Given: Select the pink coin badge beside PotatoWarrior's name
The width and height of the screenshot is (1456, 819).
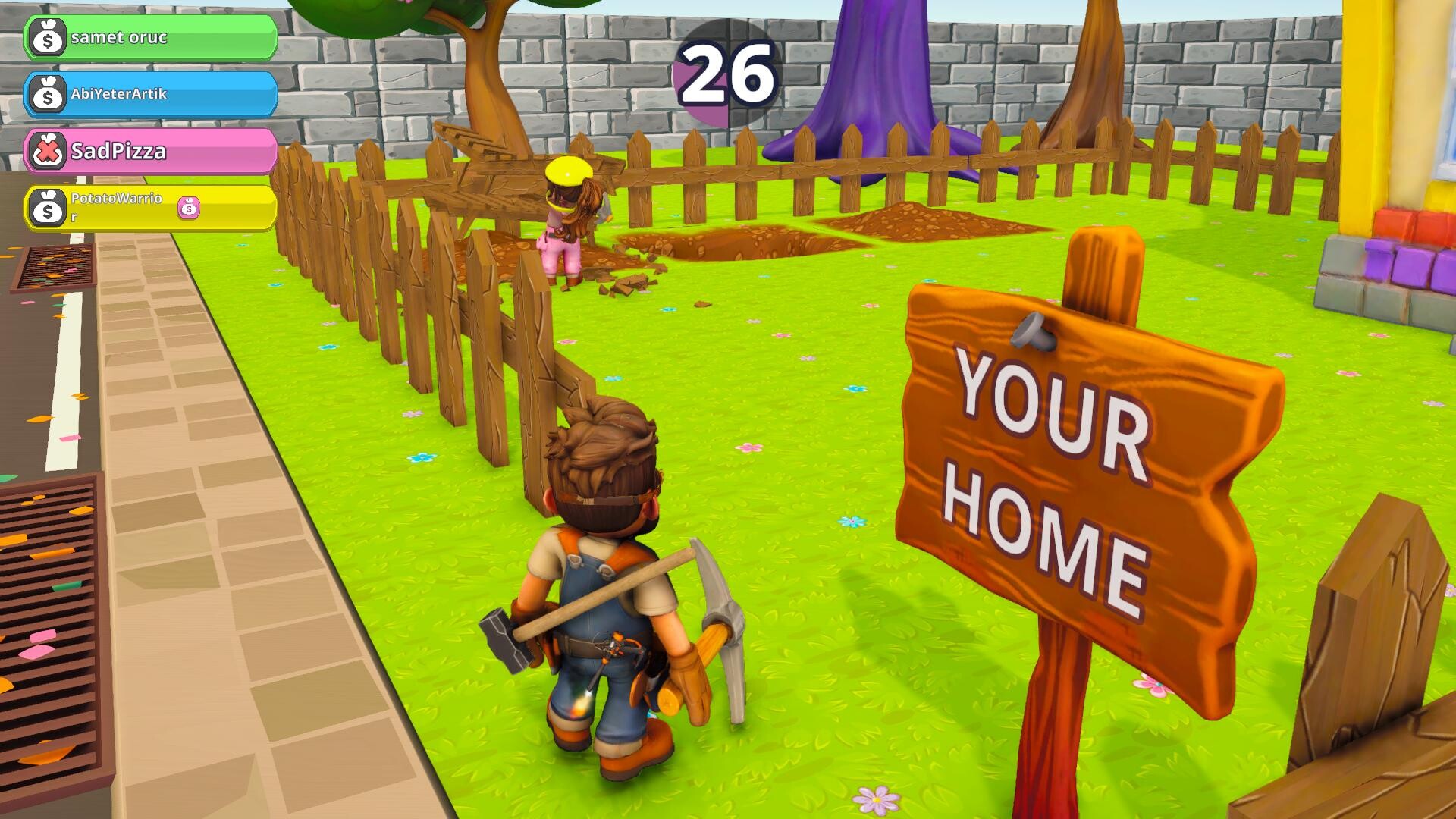Looking at the screenshot, I should [x=187, y=206].
